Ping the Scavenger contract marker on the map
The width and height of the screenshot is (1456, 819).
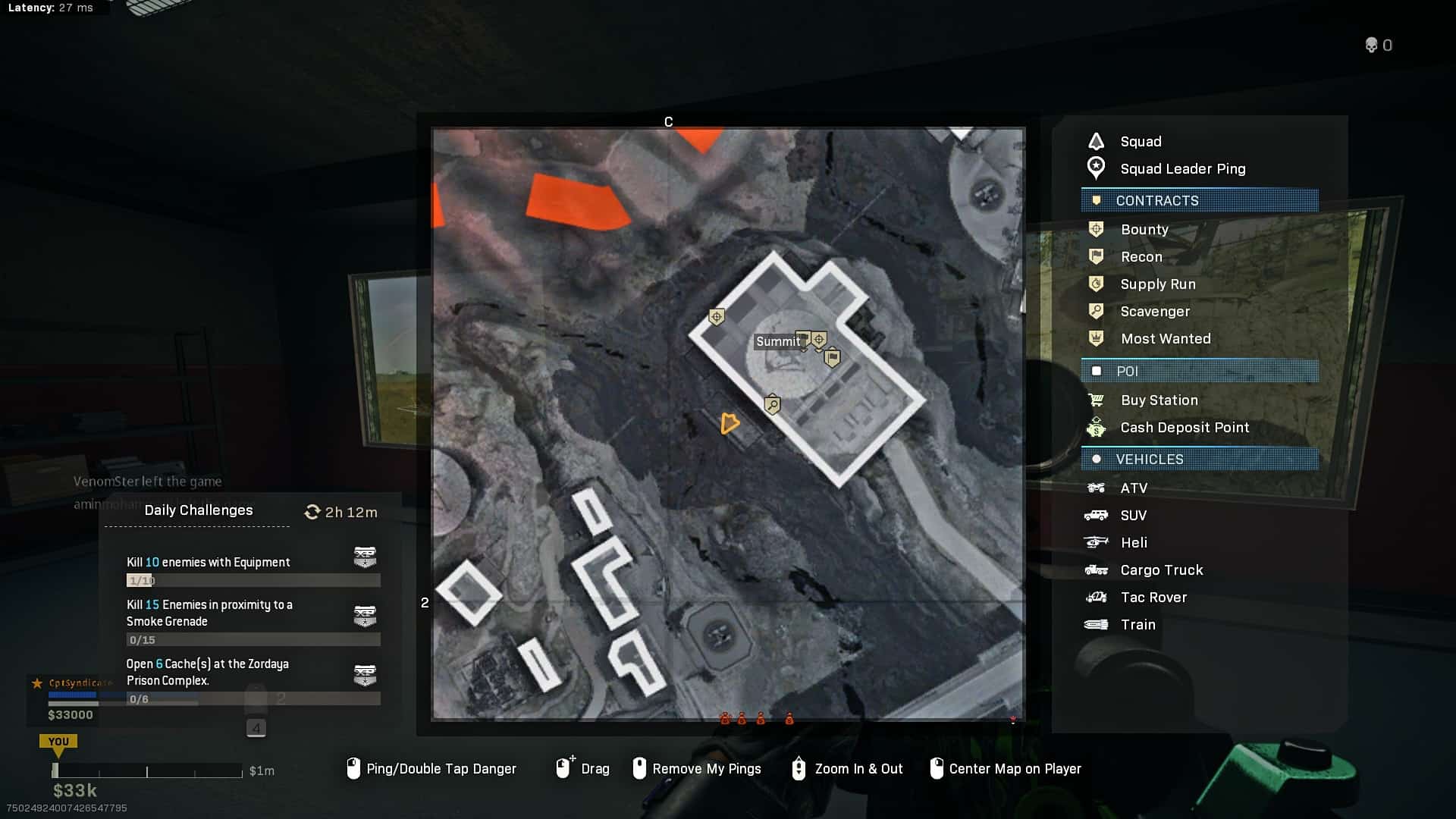point(772,404)
